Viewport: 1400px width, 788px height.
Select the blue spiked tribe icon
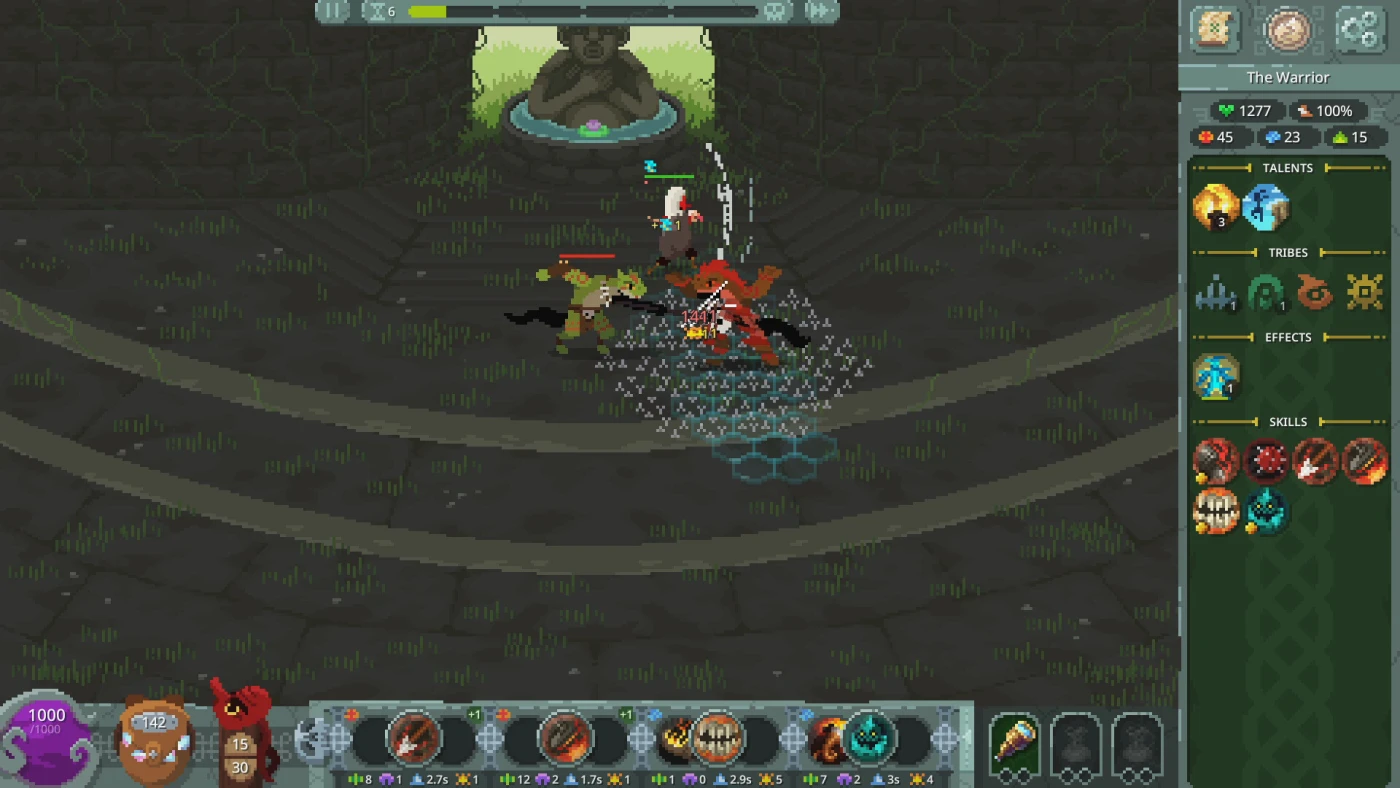pyautogui.click(x=1216, y=293)
